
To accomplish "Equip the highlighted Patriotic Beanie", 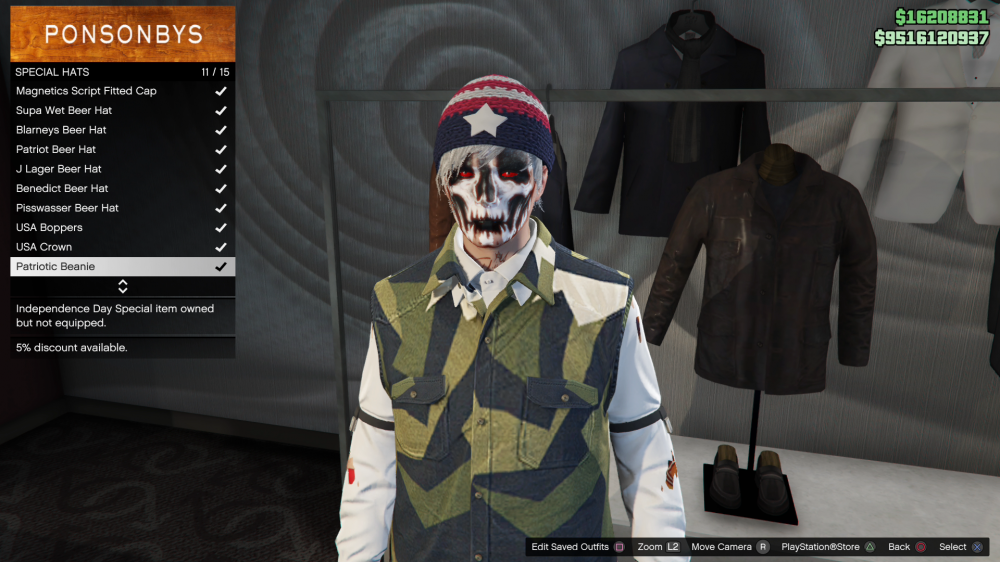I will [122, 267].
